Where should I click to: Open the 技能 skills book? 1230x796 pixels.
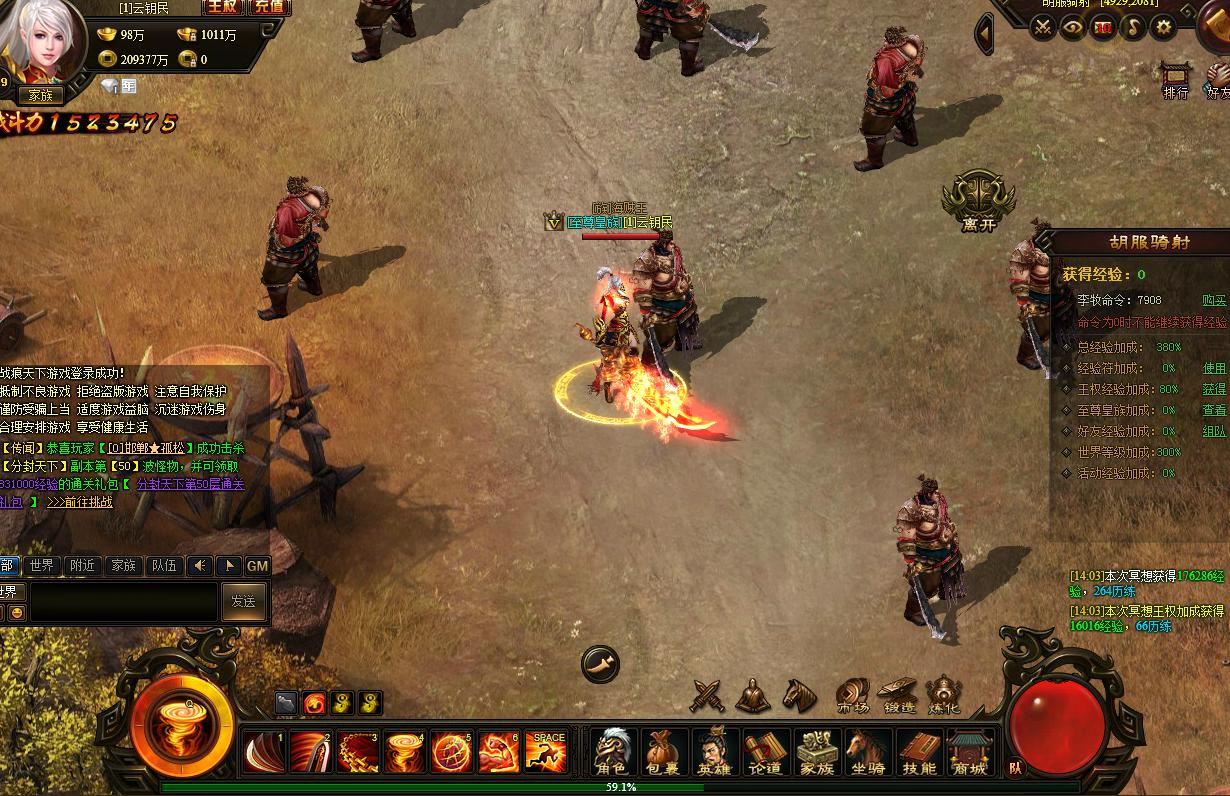click(919, 752)
